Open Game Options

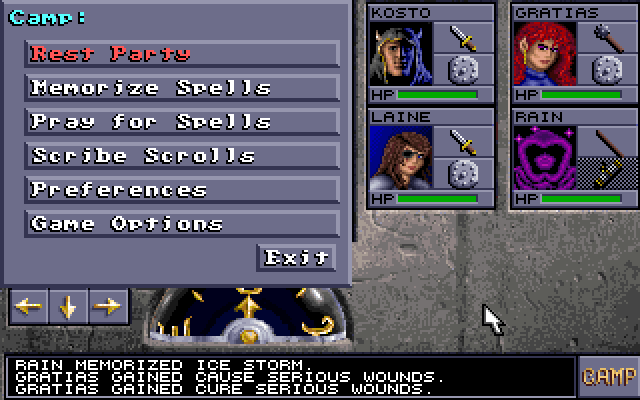pos(182,224)
